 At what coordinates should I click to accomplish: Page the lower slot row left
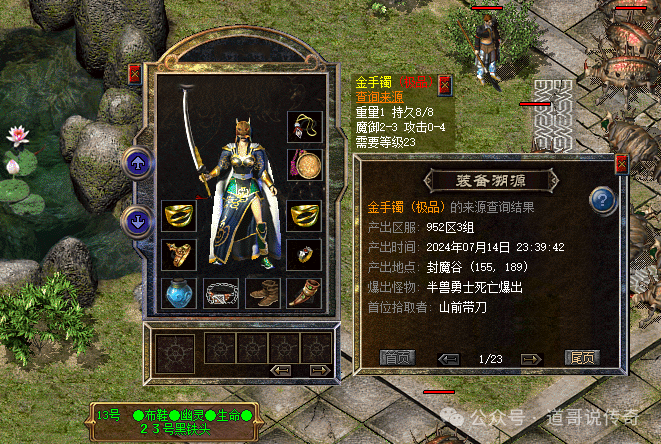point(282,370)
